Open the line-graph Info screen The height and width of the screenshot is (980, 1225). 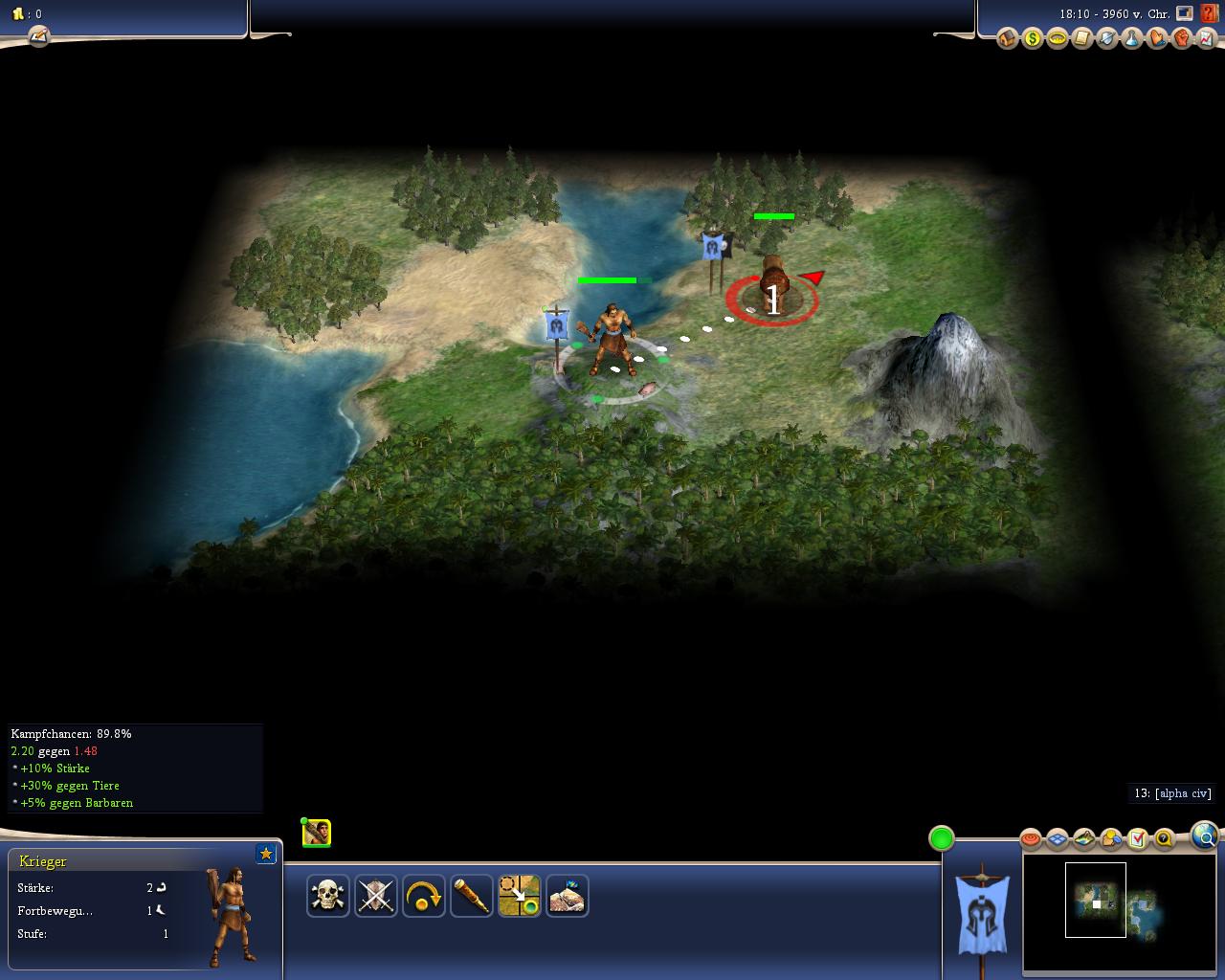(x=1206, y=38)
